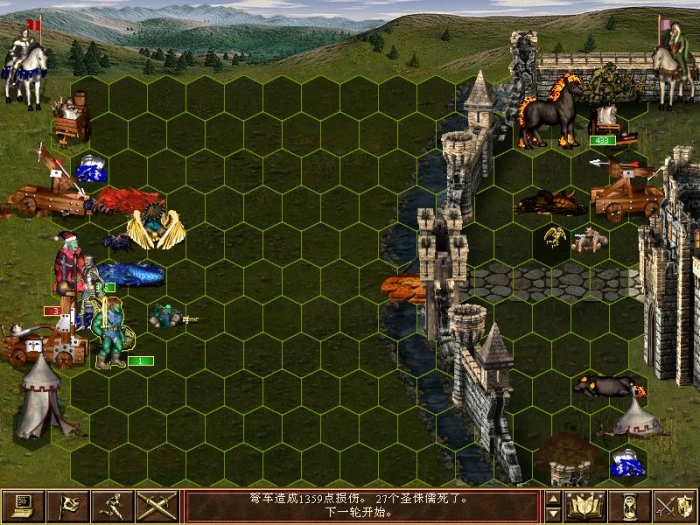Open the combat system options

click(23, 506)
